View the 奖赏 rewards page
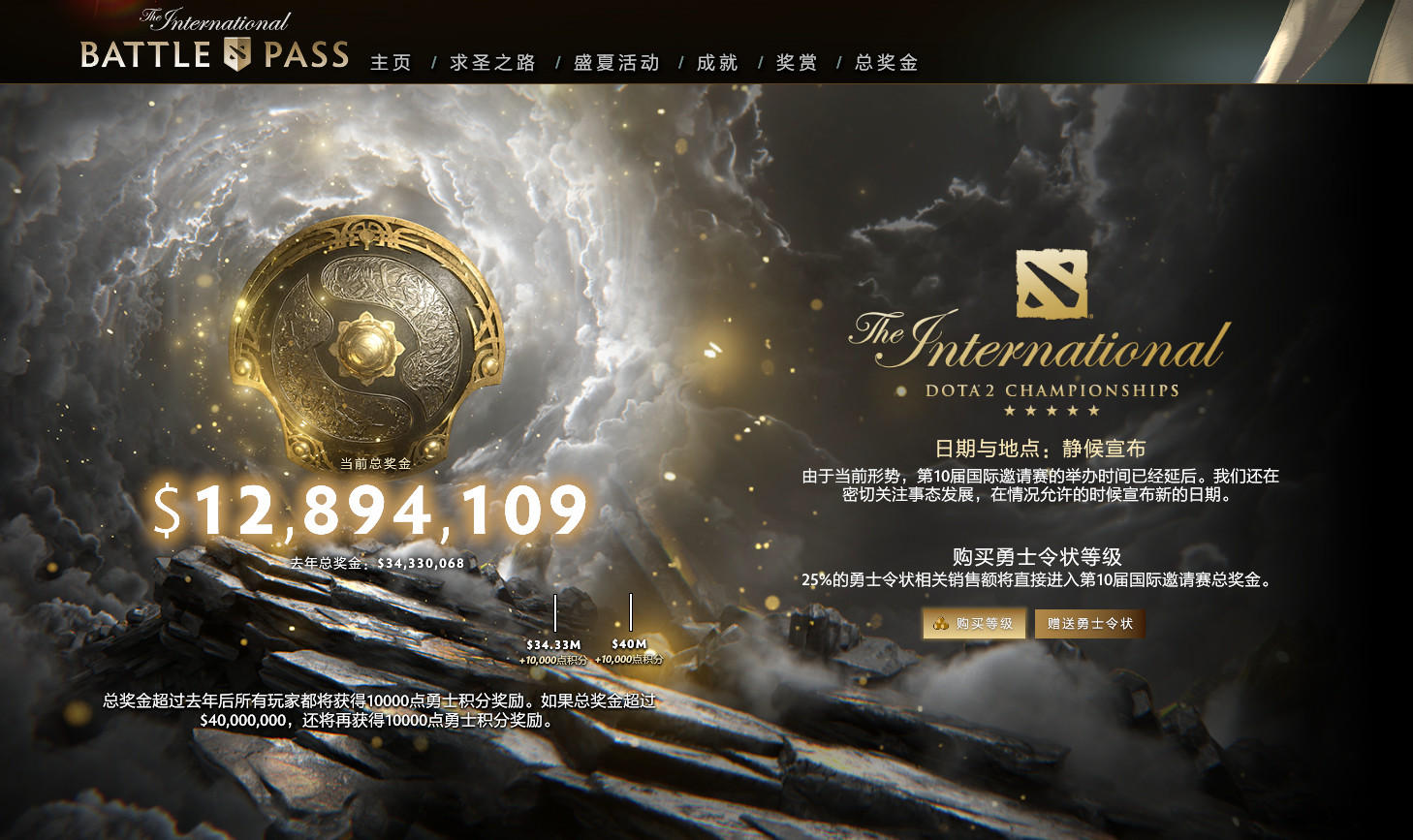The height and width of the screenshot is (840, 1413). tap(797, 62)
